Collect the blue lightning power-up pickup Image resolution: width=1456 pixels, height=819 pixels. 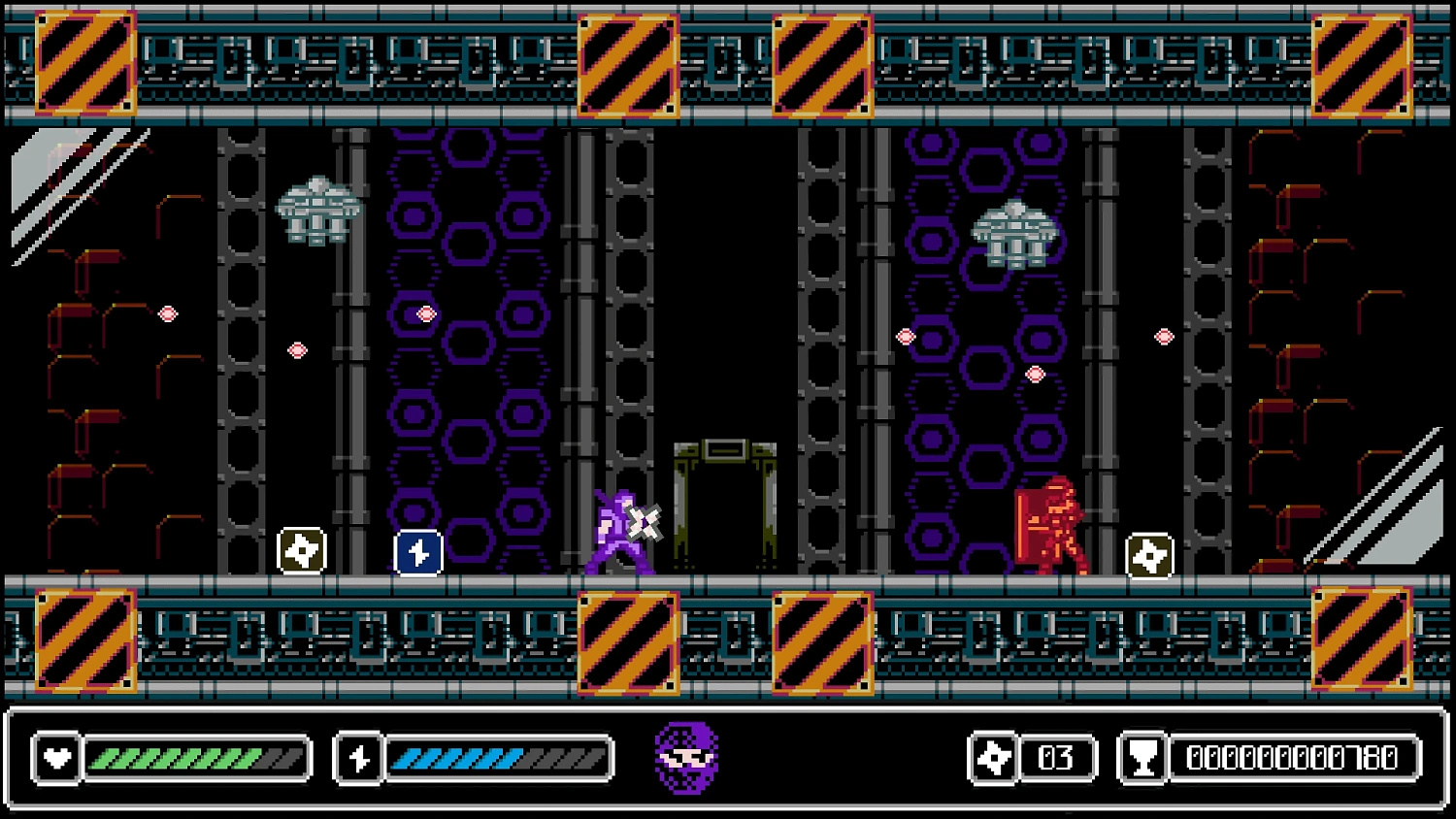[418, 551]
